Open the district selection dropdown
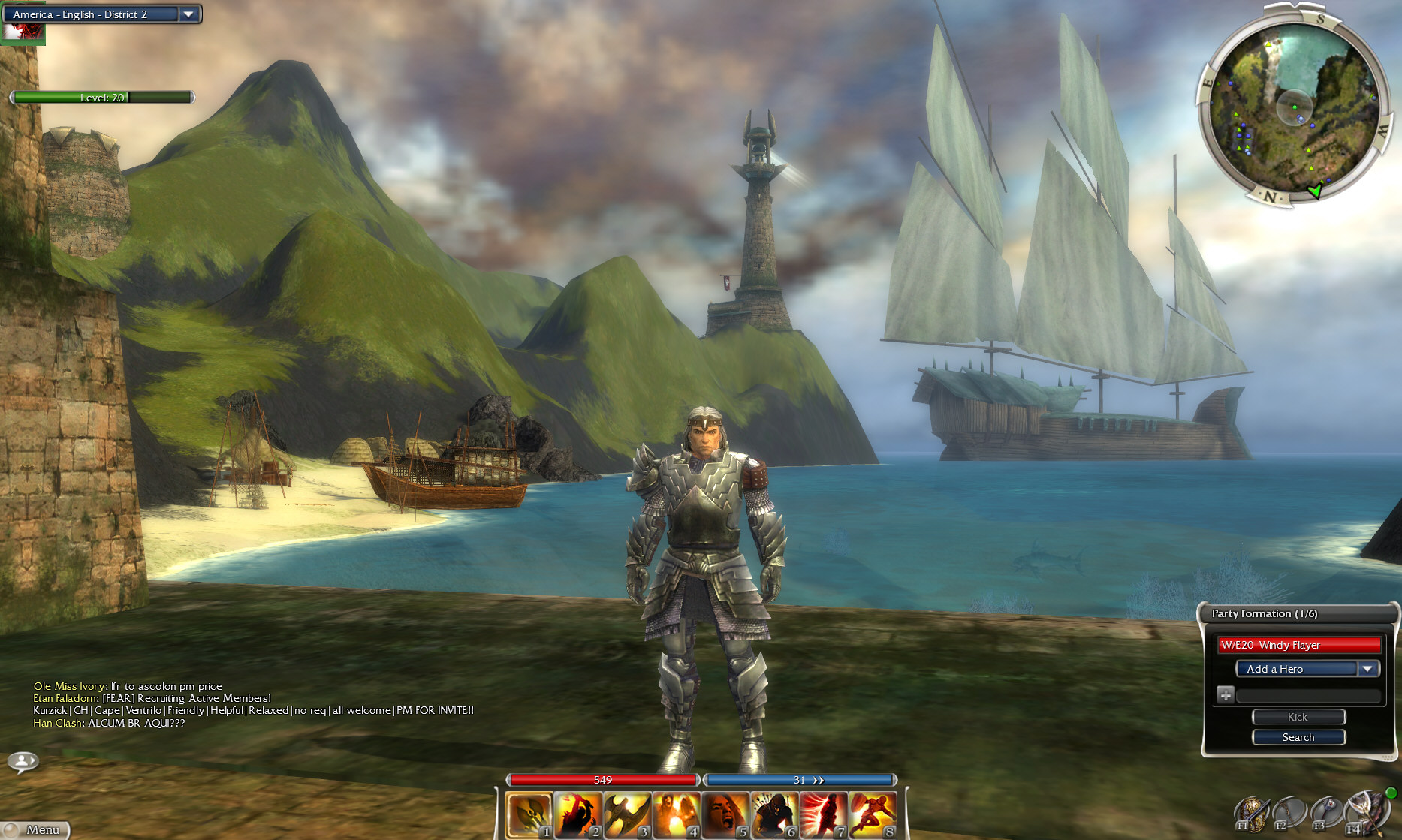1402x840 pixels. [x=188, y=14]
